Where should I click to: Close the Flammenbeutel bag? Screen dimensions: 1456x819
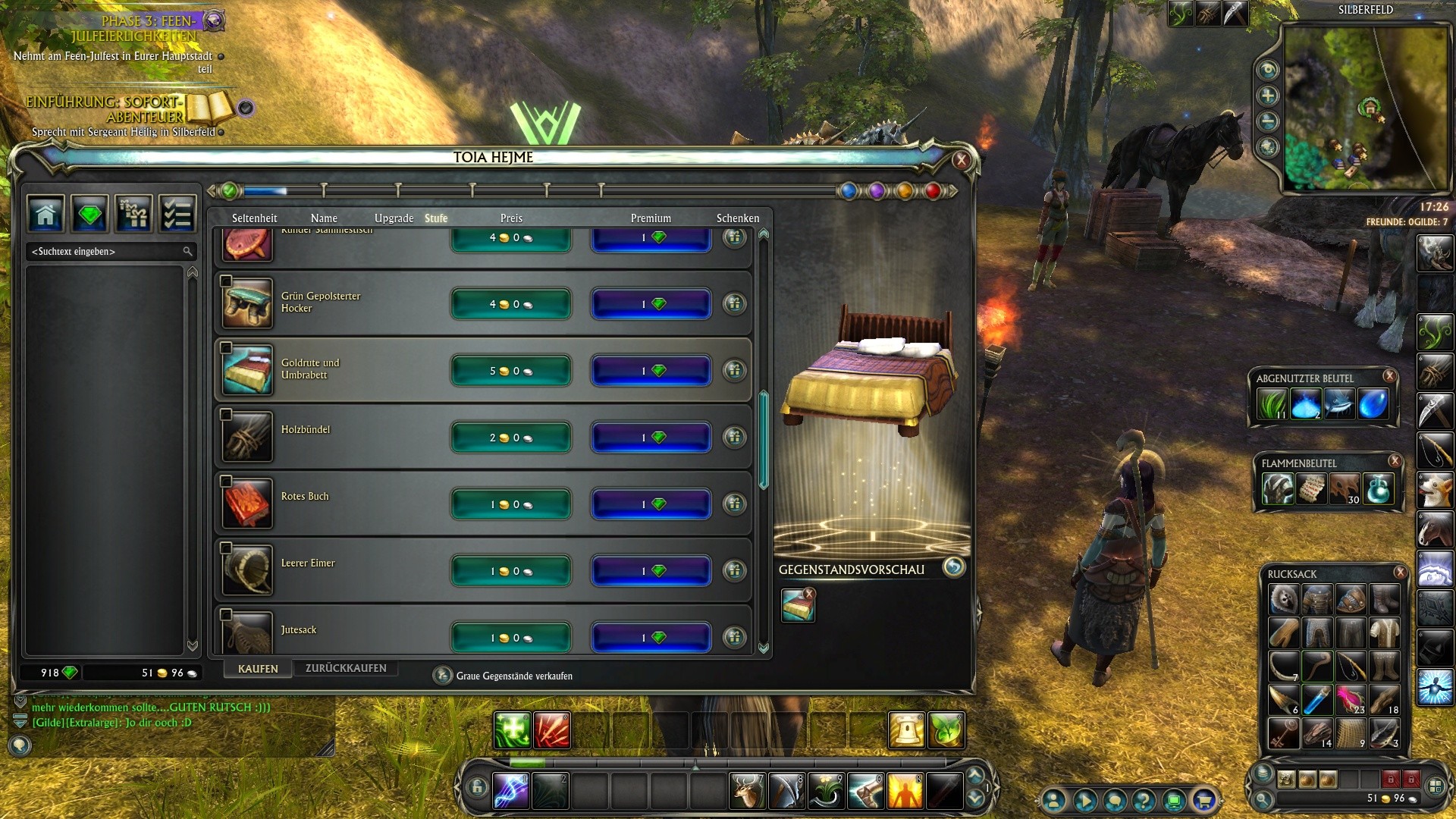1394,460
